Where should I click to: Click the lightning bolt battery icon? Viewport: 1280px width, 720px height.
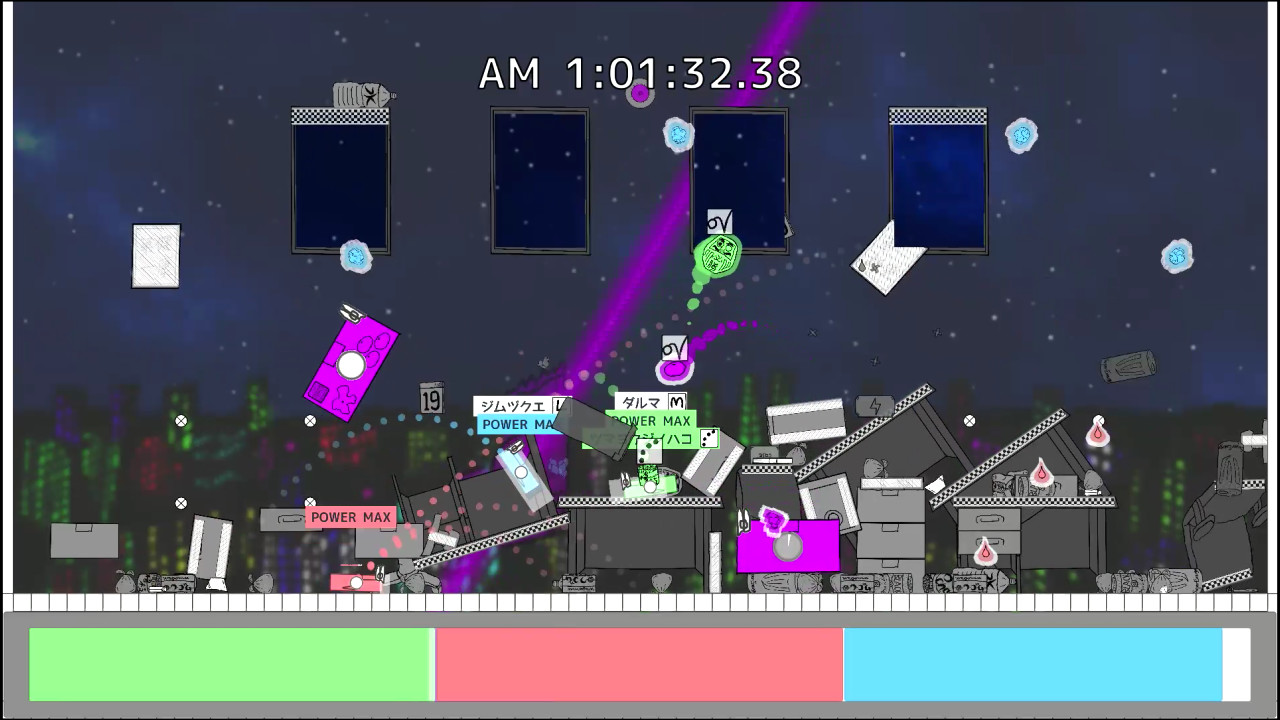tap(876, 406)
